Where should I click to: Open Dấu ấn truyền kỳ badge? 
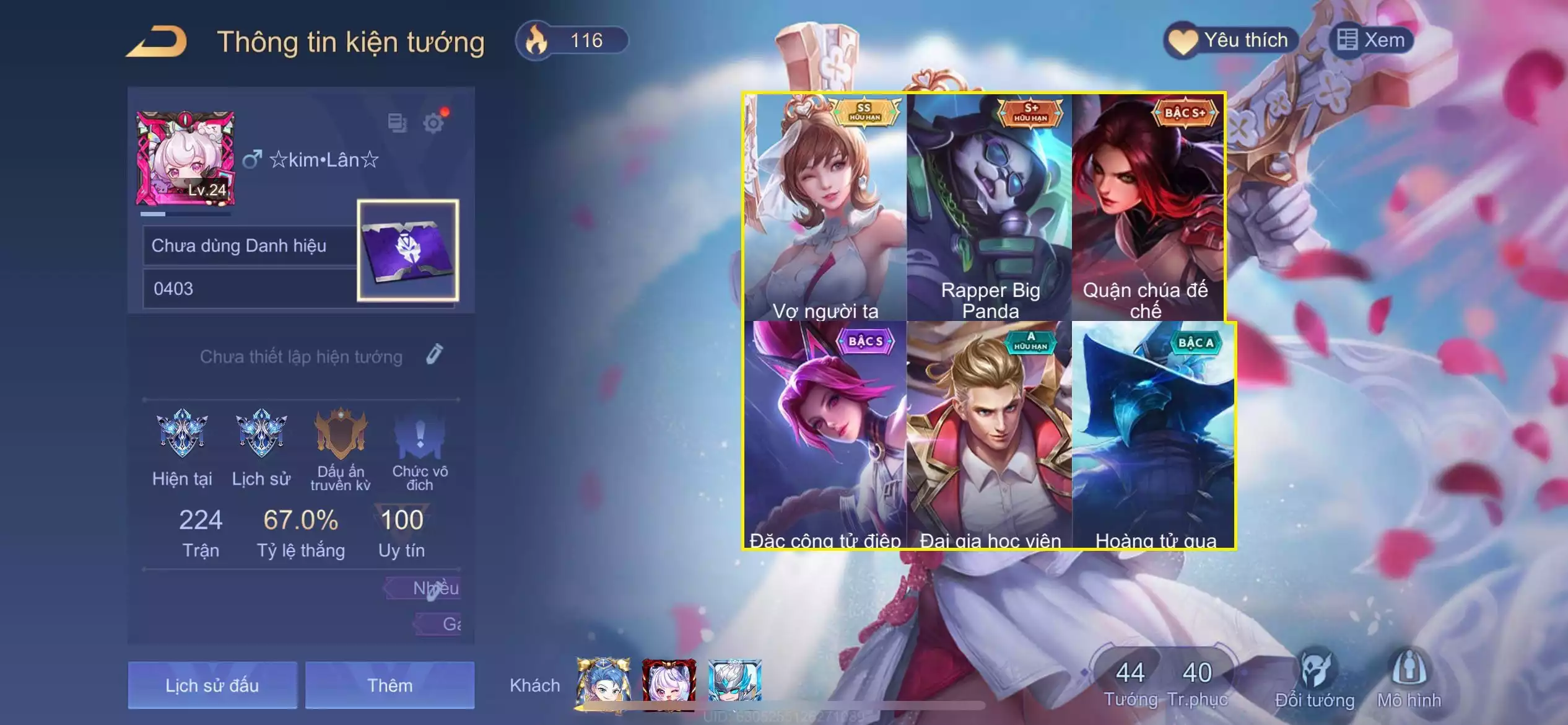tap(341, 434)
